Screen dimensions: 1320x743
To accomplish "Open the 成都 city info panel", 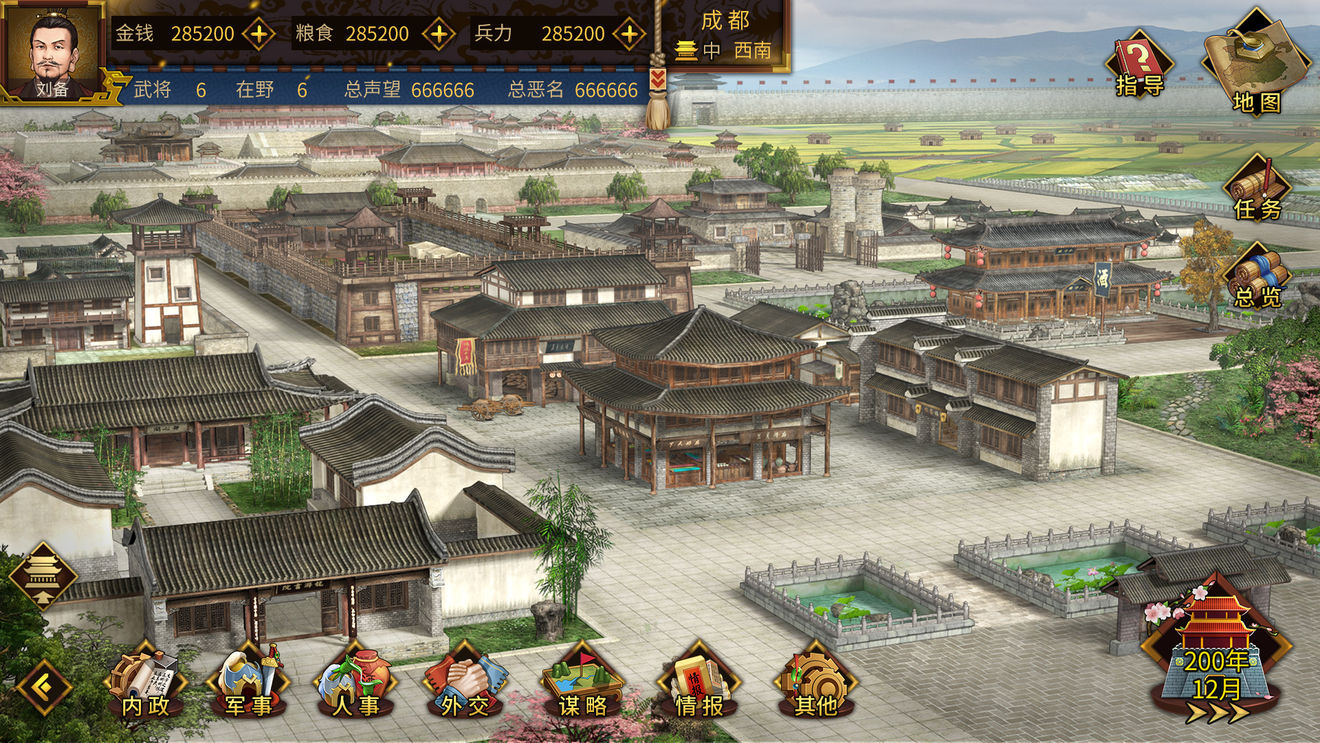I will coord(725,35).
